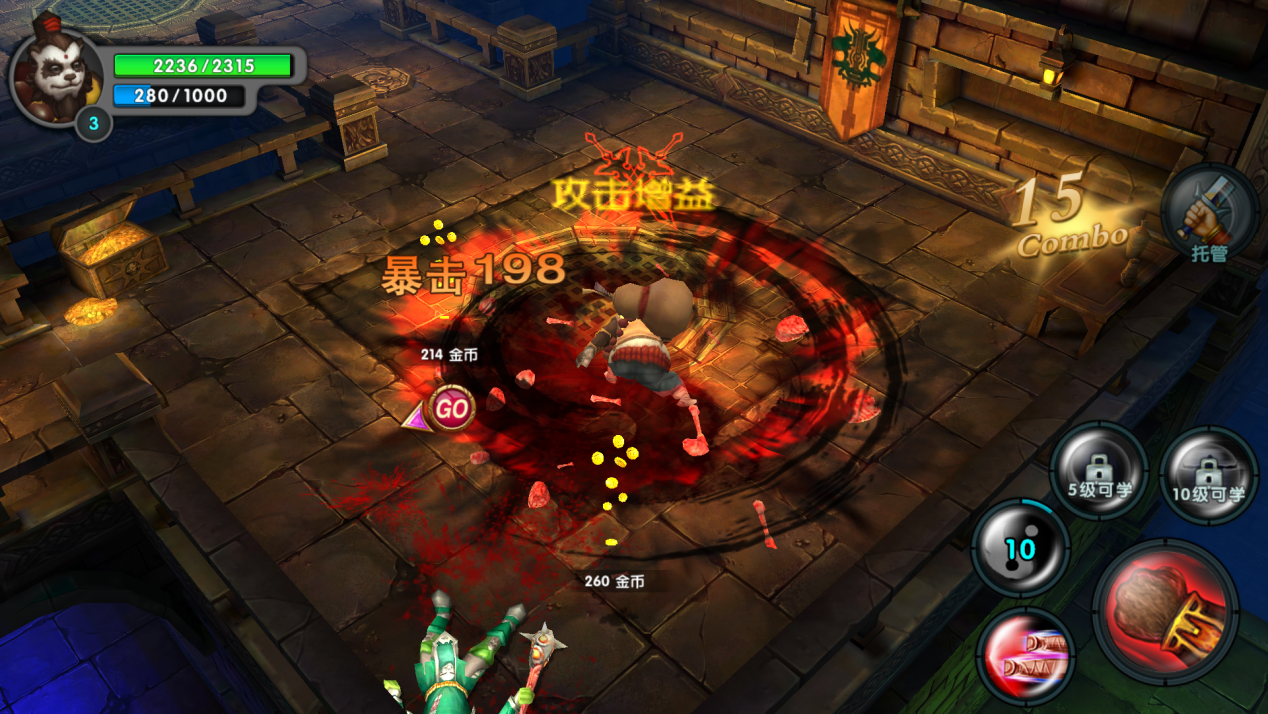Click the GO direction indicator
Viewport: 1268px width, 714px height.
pyautogui.click(x=450, y=408)
